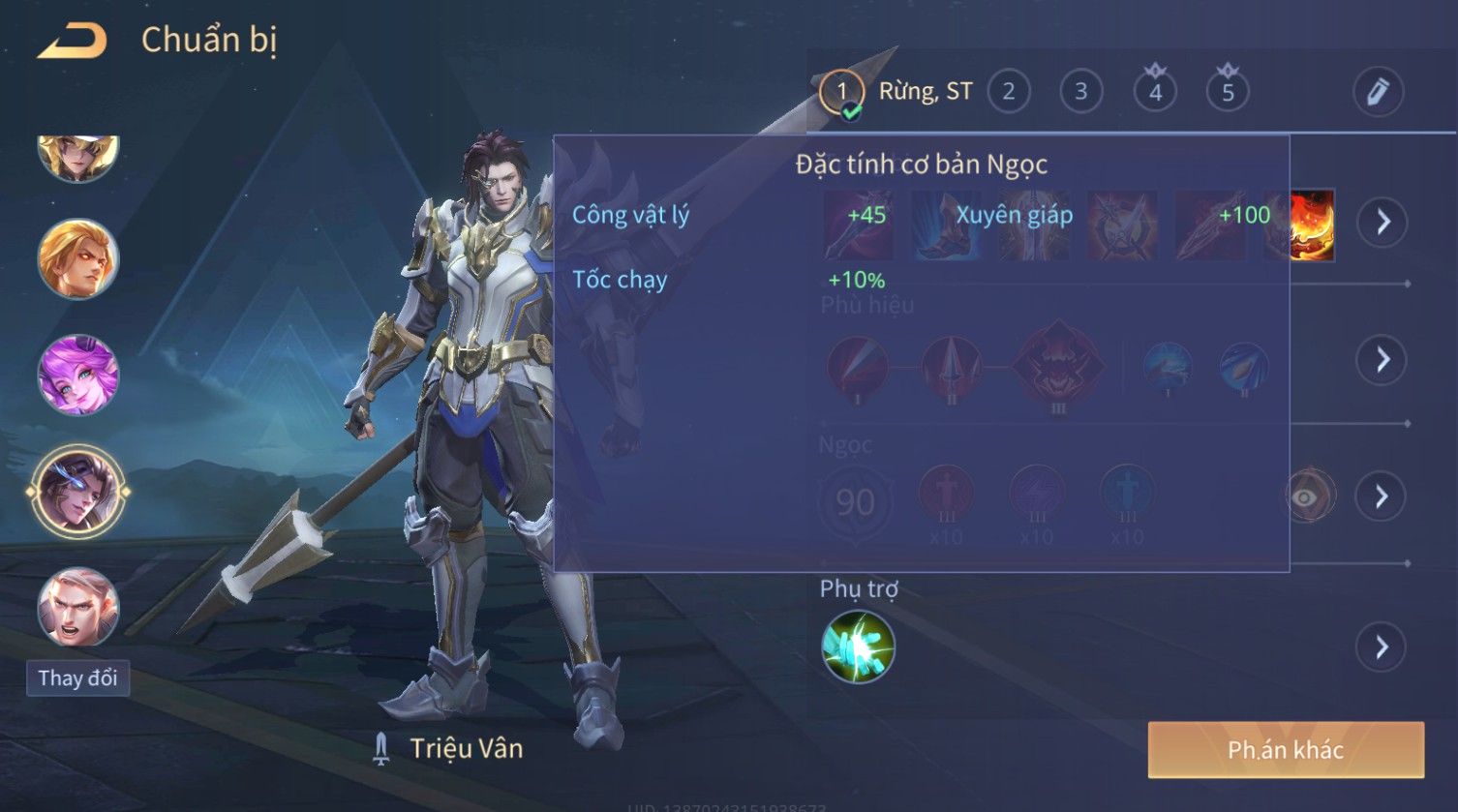Edit preset with the pencil icon
This screenshot has width=1458, height=812.
tap(1377, 92)
